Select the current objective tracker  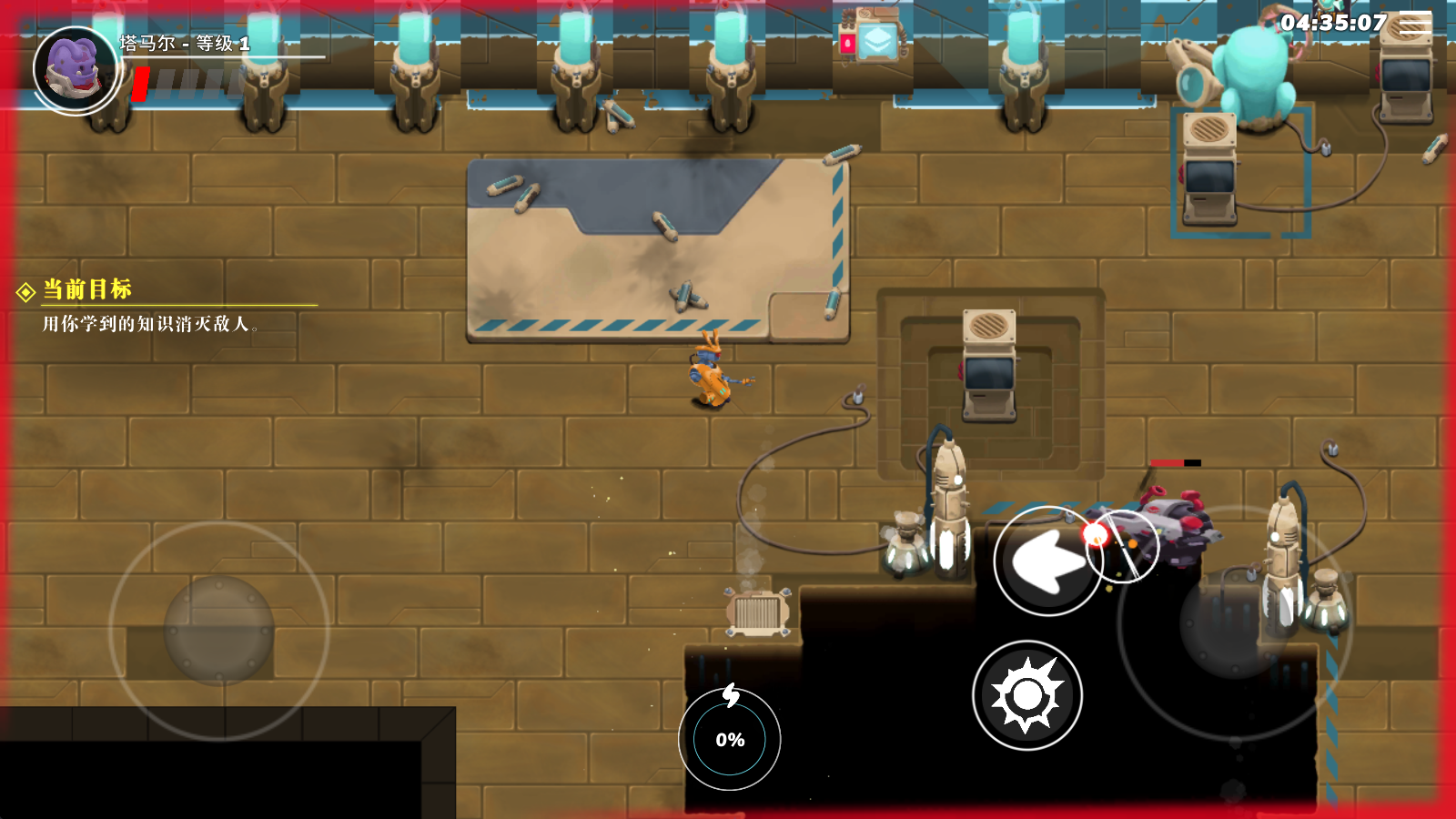tap(87, 289)
